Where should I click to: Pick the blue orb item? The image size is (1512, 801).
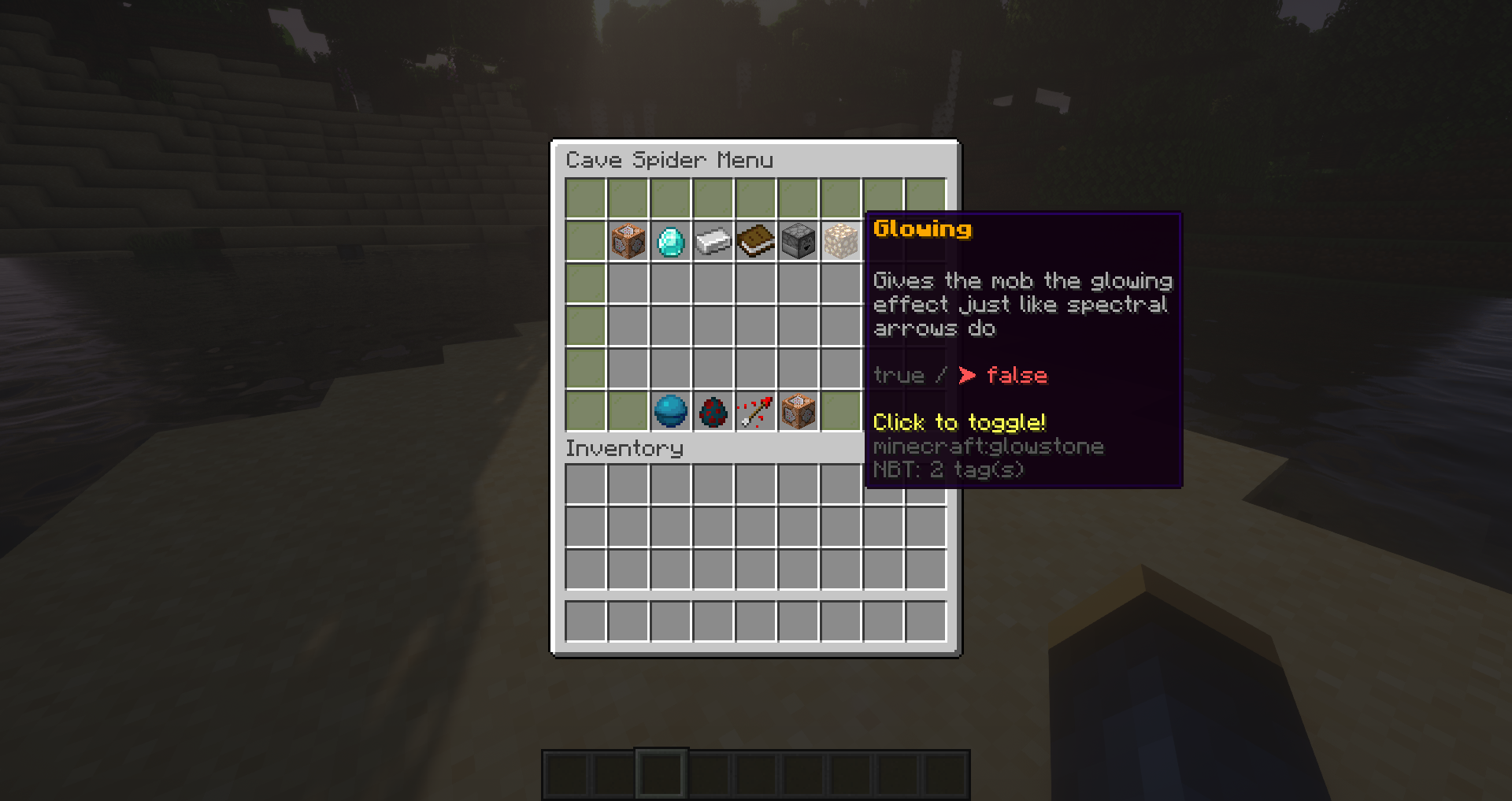(x=671, y=411)
